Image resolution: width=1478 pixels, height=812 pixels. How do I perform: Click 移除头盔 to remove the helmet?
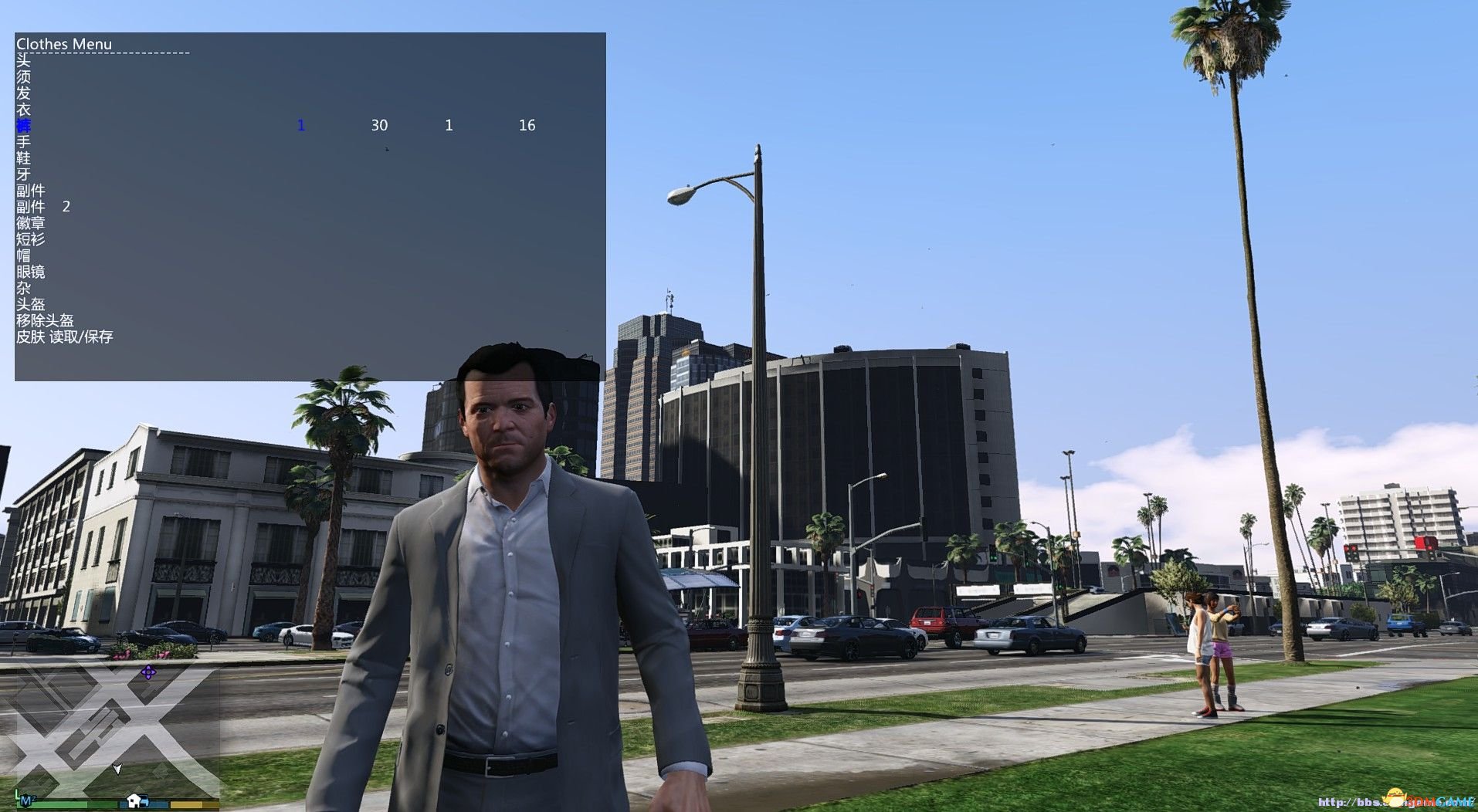(x=44, y=320)
